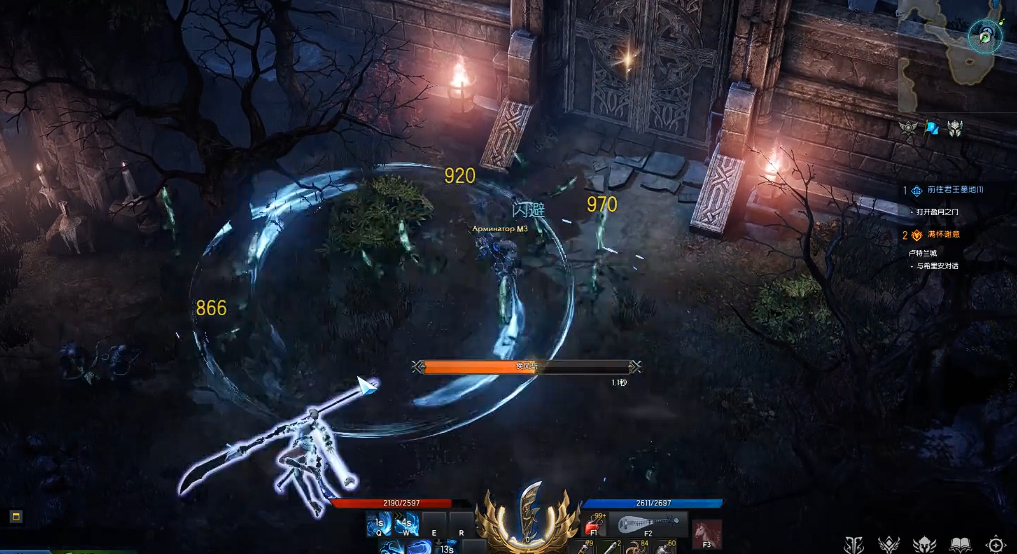Play the lute item in F2 slot
1017x554 pixels.
pyautogui.click(x=648, y=524)
